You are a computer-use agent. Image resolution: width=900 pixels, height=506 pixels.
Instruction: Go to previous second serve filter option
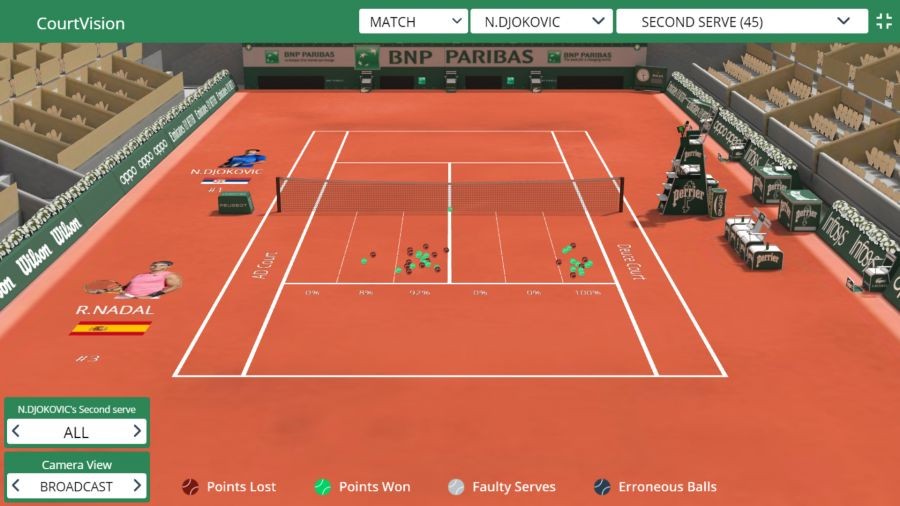[x=16, y=432]
